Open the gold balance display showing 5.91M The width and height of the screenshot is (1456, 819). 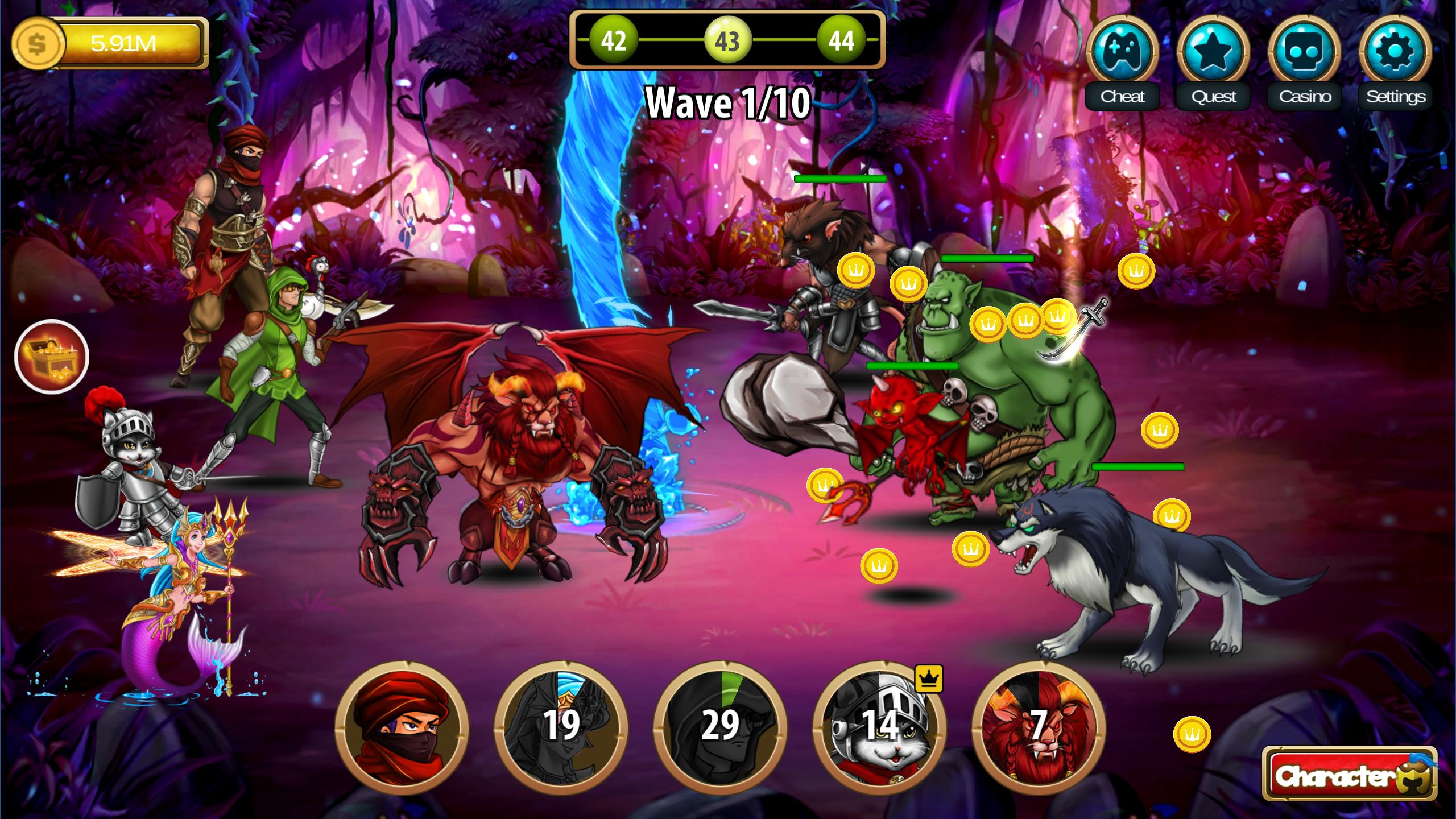[111, 42]
